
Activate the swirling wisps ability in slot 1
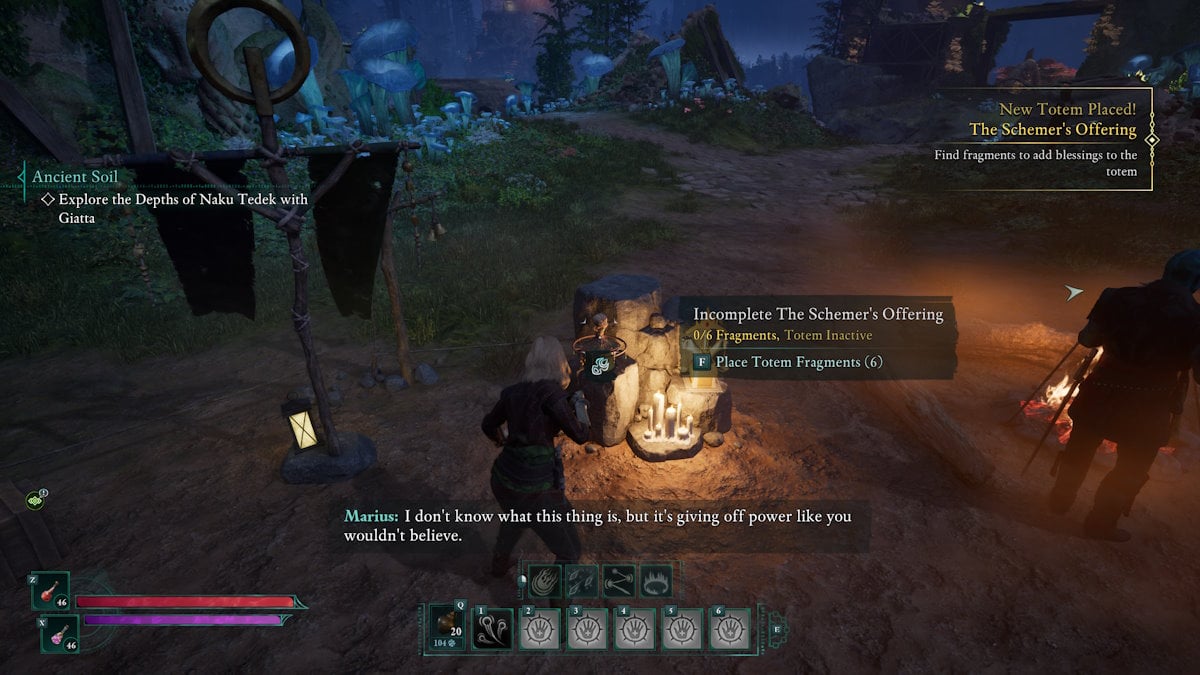tap(492, 629)
